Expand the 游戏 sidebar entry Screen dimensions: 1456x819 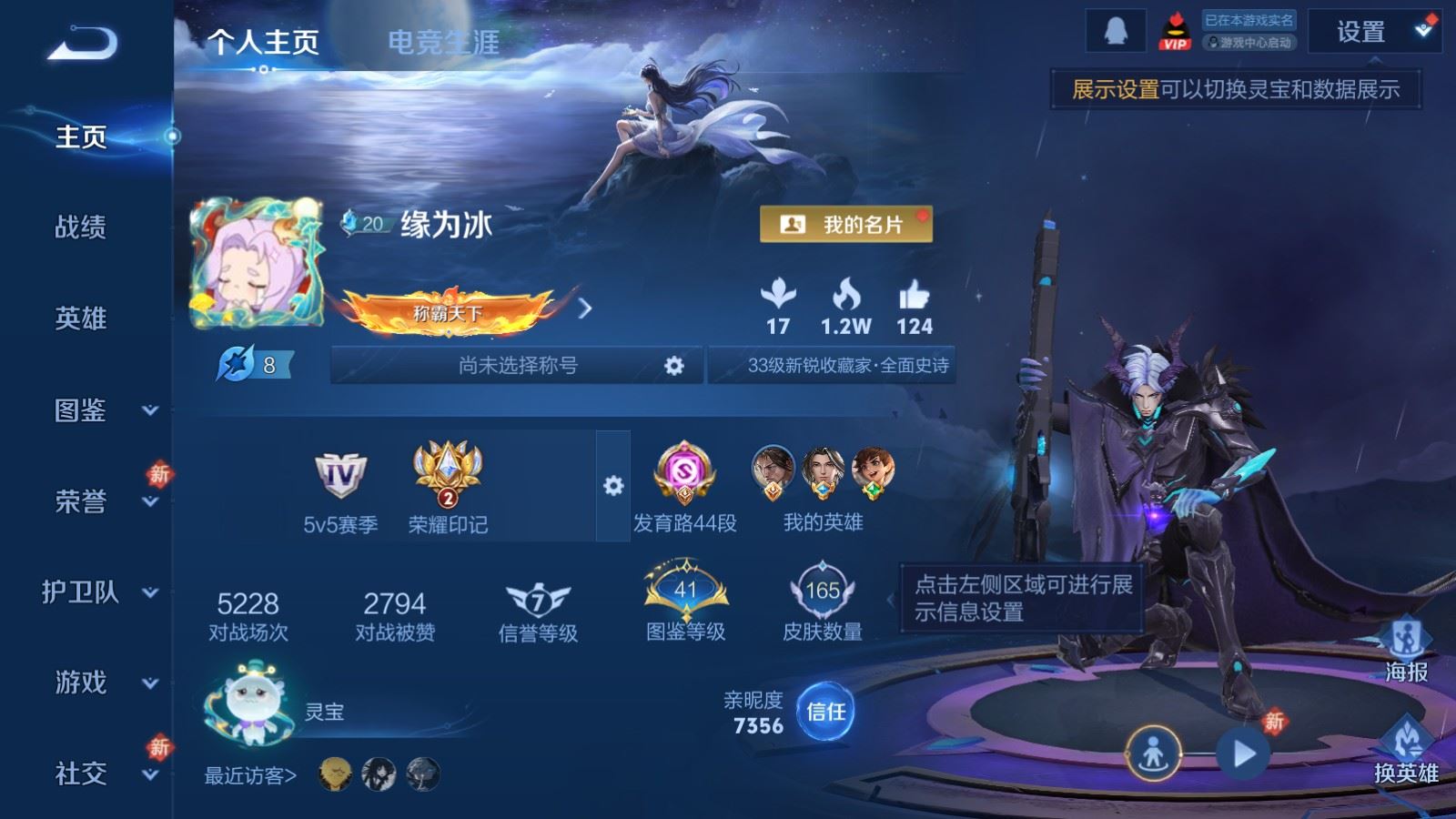pos(98,682)
